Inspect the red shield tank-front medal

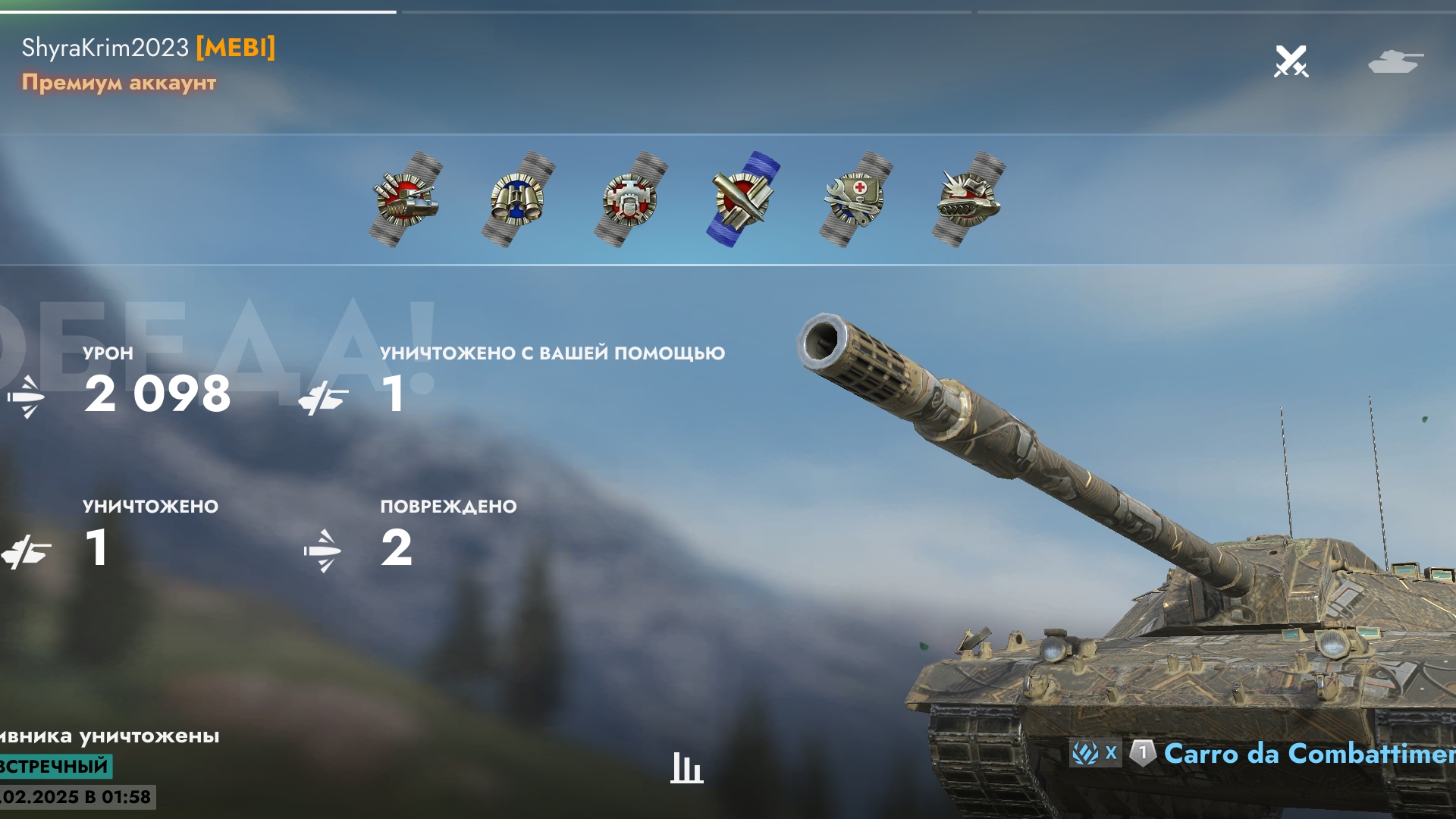click(x=630, y=199)
